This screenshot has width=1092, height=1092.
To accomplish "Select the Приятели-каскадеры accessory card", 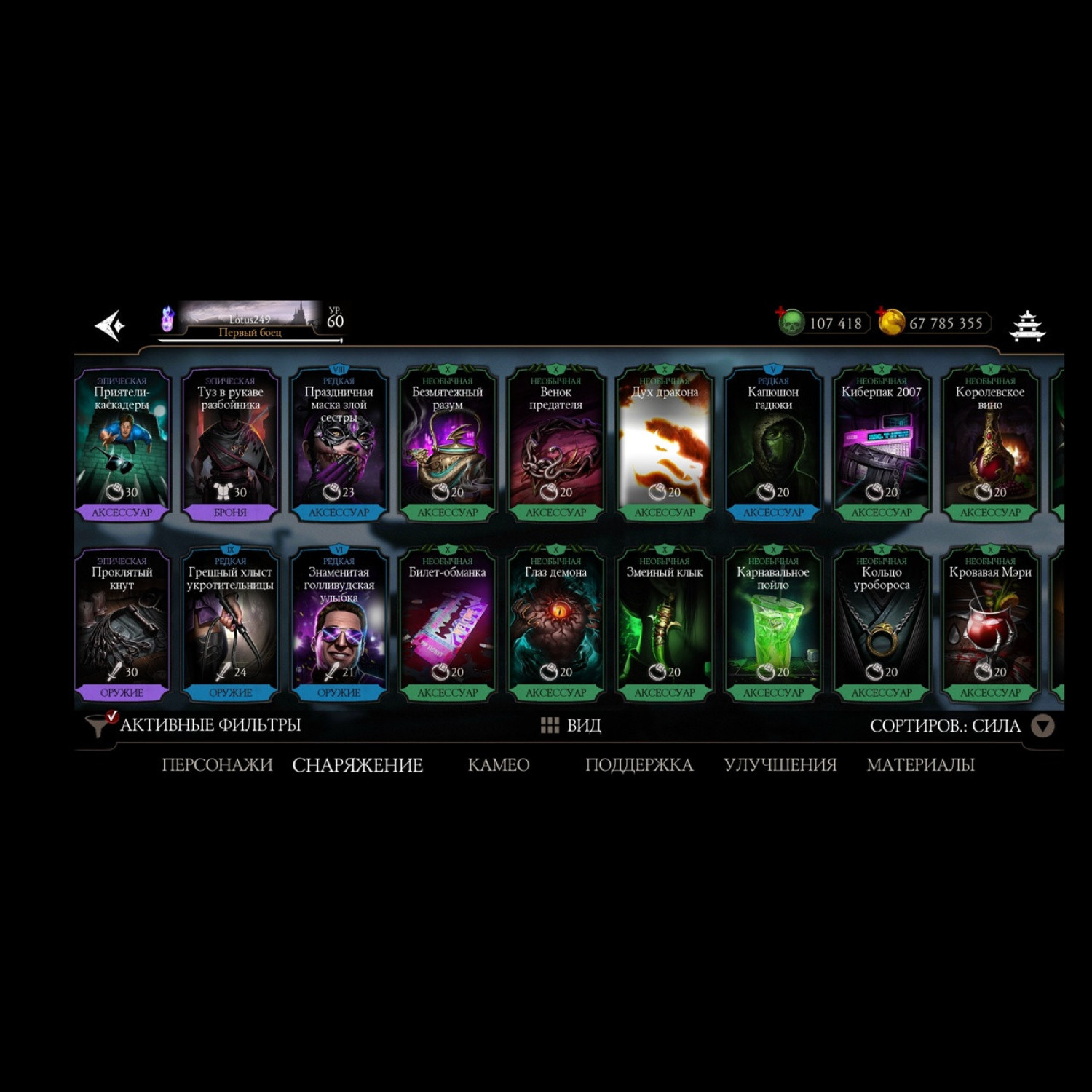I will 122,444.
